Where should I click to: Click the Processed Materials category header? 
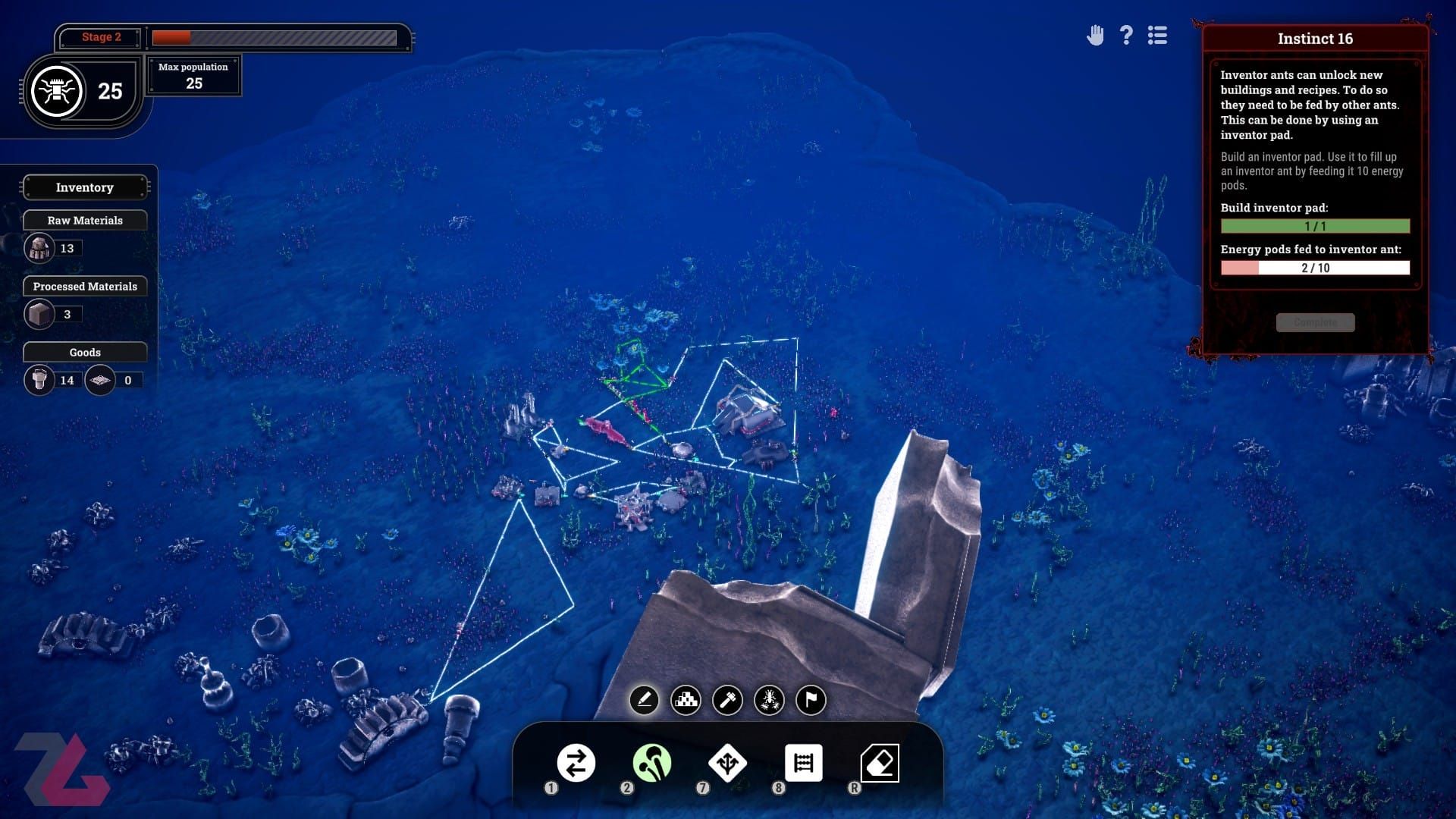click(85, 287)
